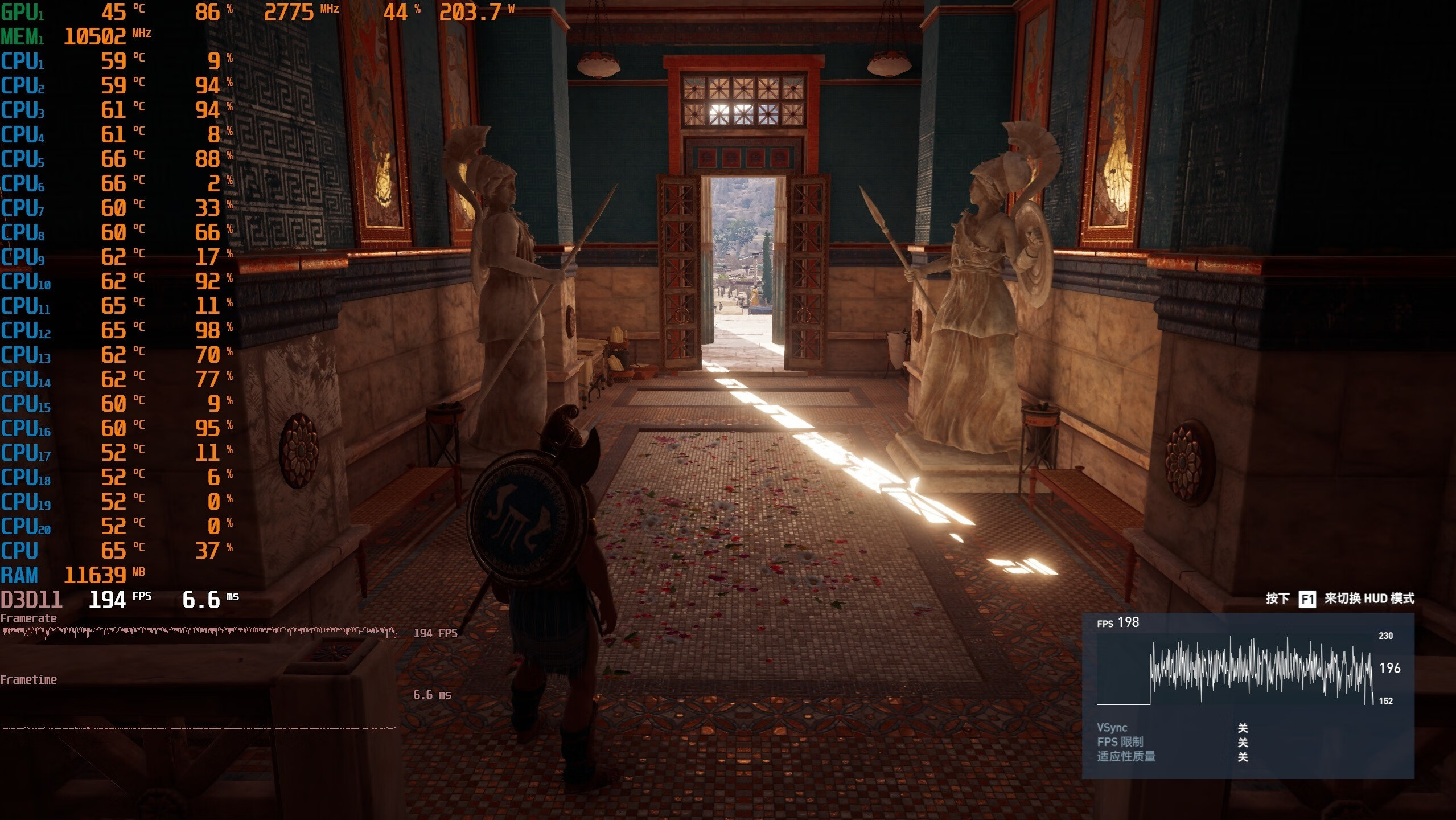Click the 230 upper bound marker on the FPS graph
Screen dimensions: 1456x820
[x=1386, y=636]
